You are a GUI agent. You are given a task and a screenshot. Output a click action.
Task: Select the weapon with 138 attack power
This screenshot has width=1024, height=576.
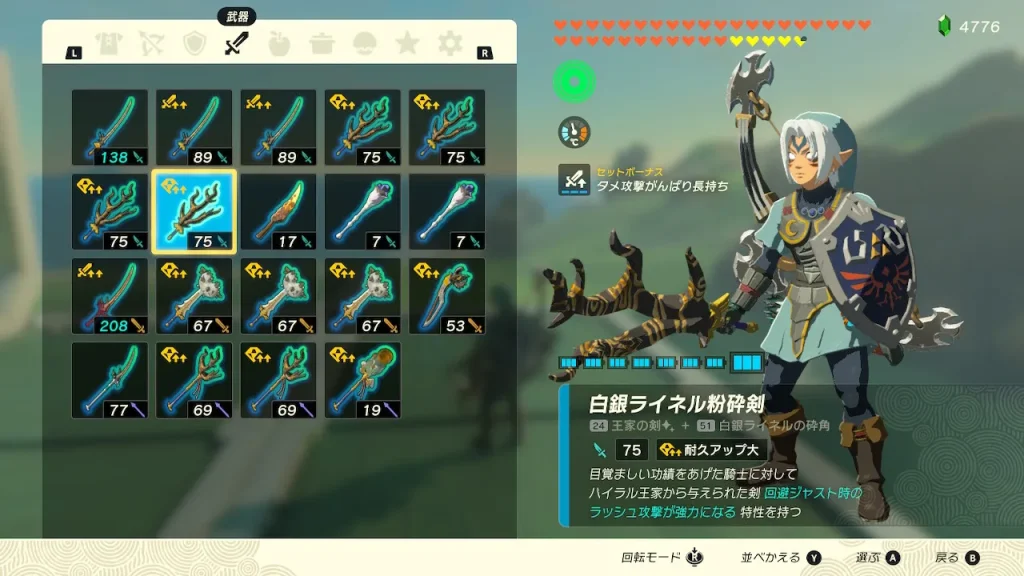coord(109,127)
